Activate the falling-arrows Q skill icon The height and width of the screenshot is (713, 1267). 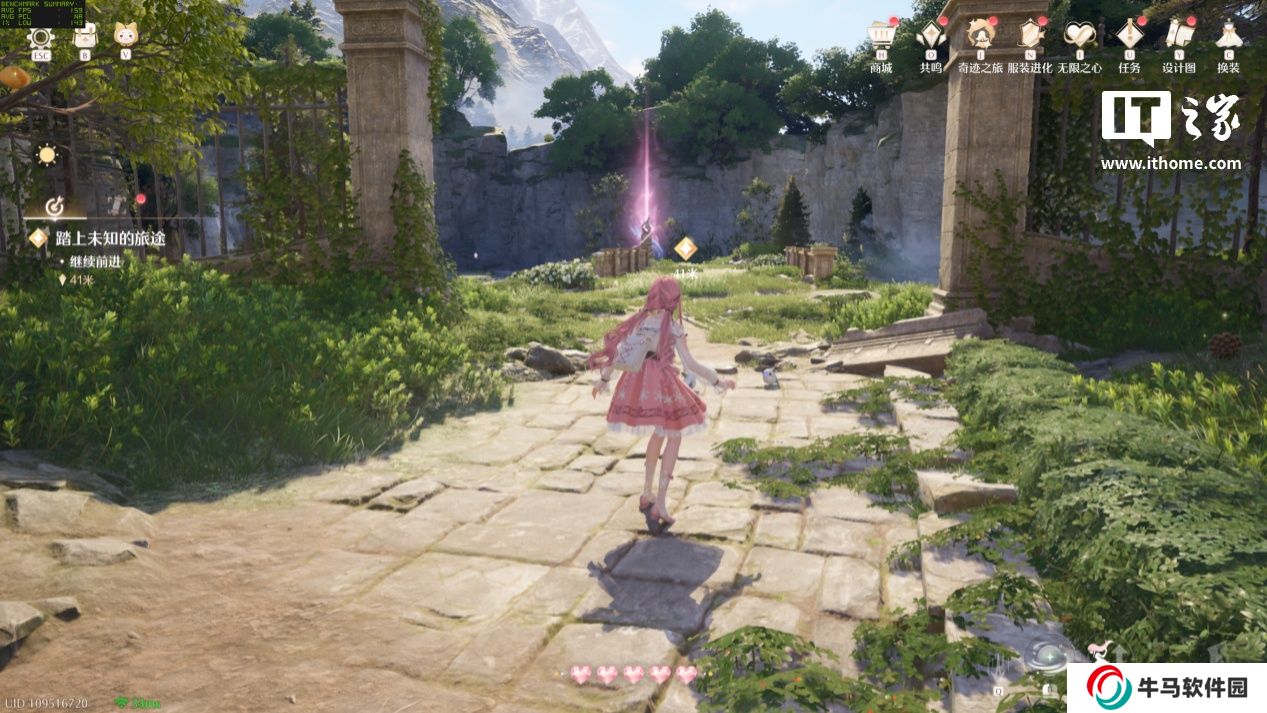coord(997,670)
